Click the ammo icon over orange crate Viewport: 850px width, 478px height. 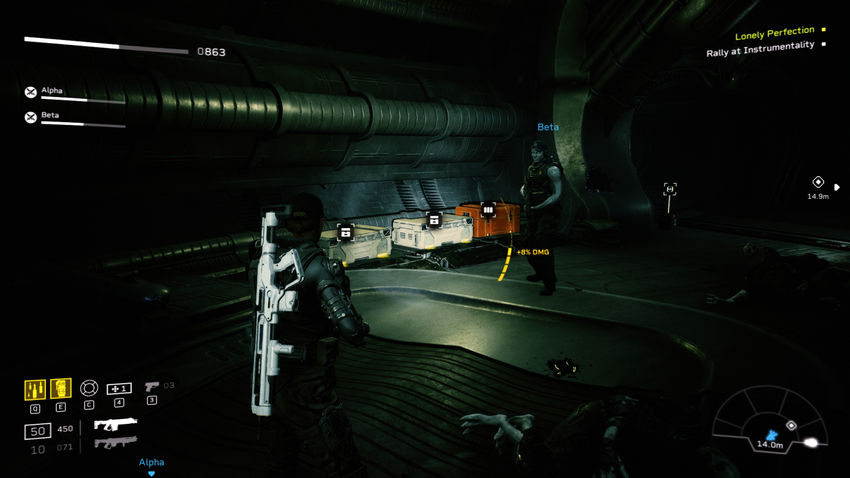(488, 210)
